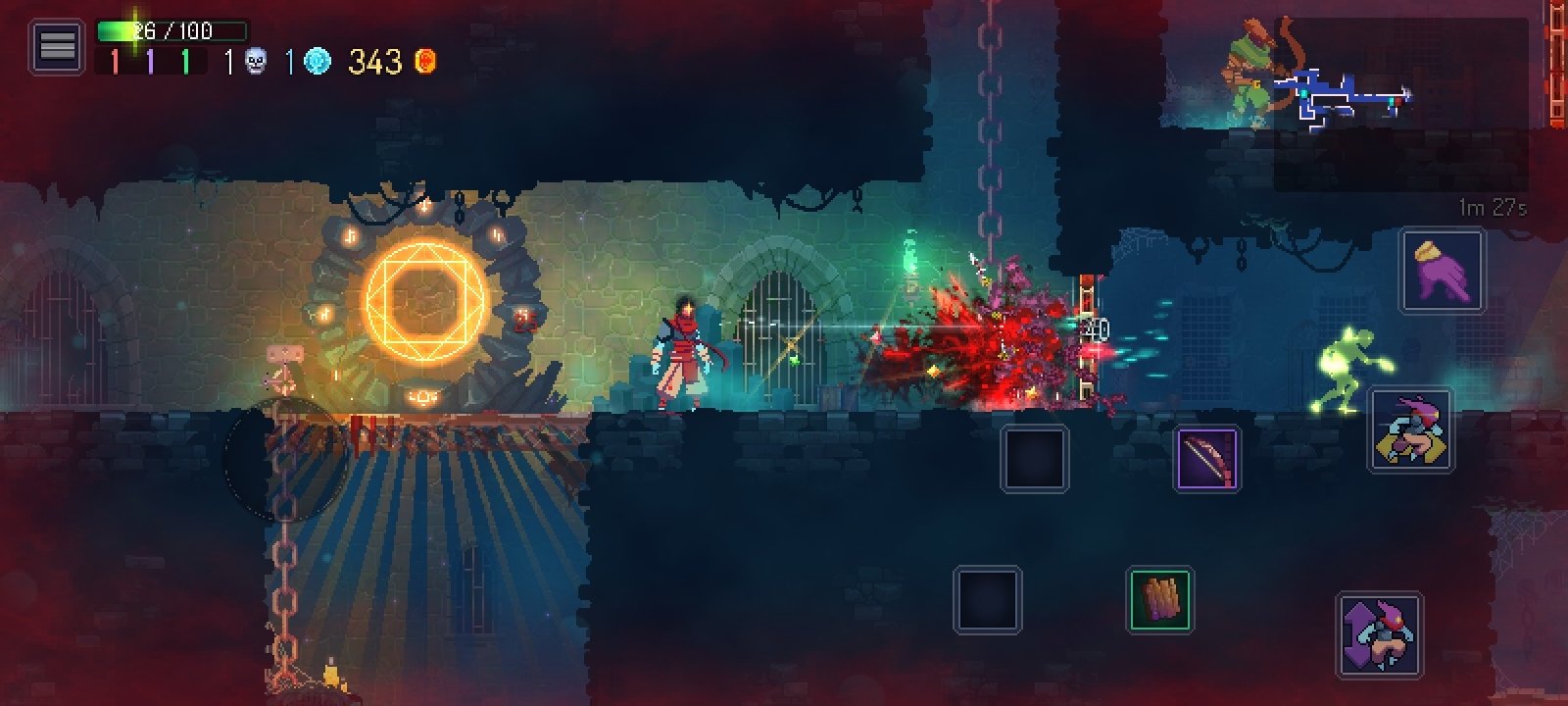1568x706 pixels.
Task: Open the hamburger pause menu
Action: tap(57, 46)
